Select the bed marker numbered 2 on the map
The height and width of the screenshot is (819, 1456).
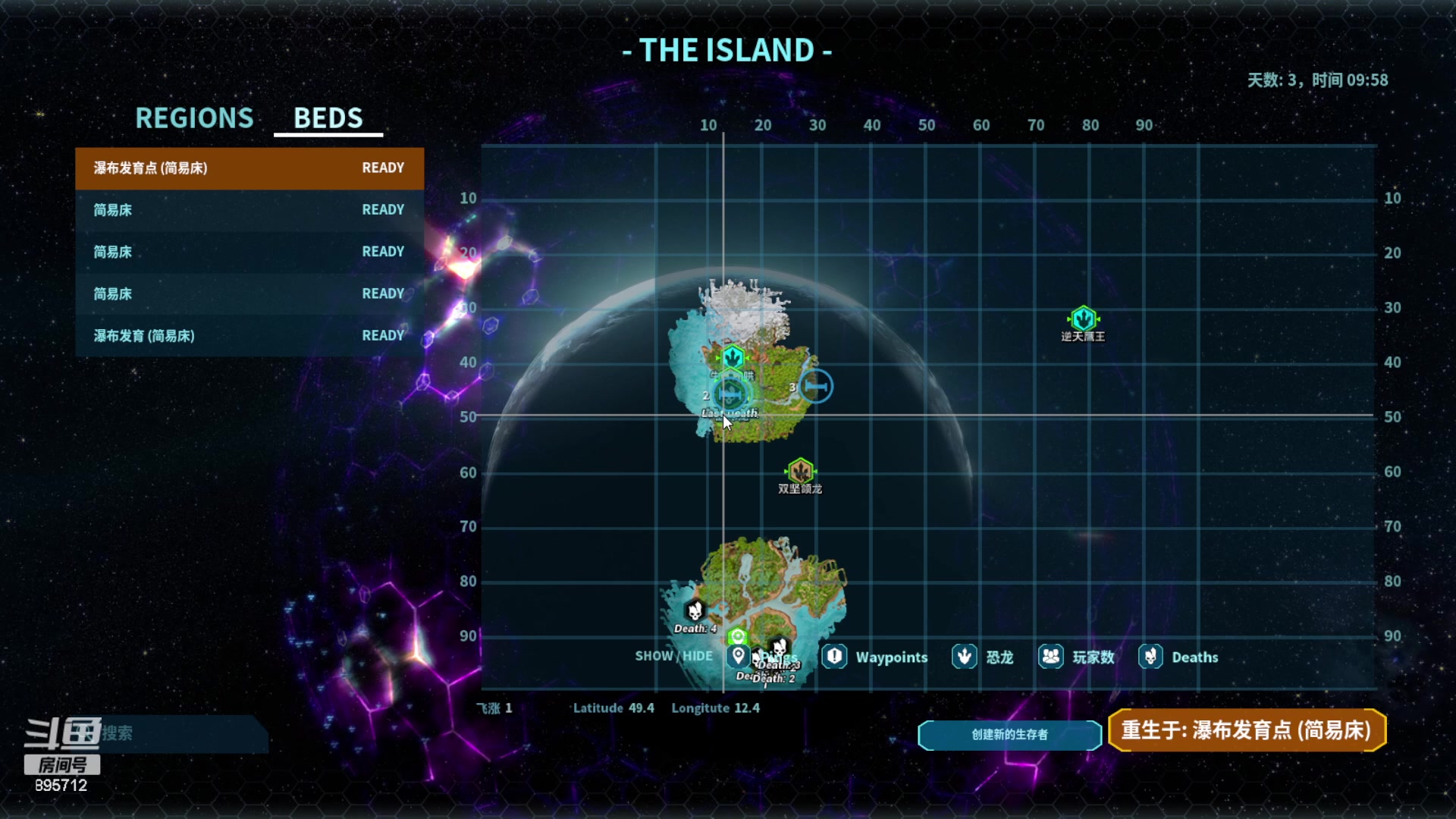[730, 394]
